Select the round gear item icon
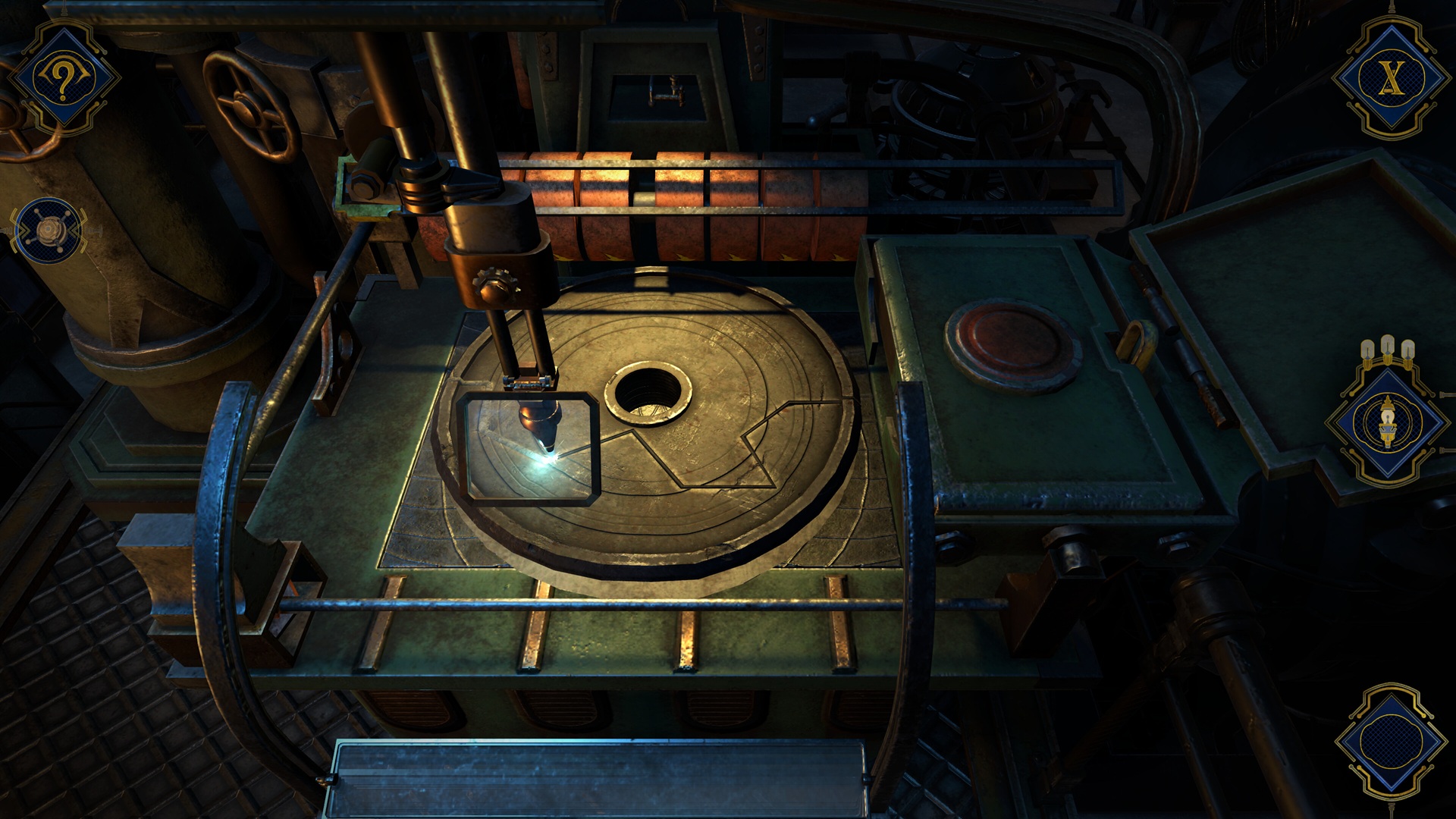This screenshot has height=819, width=1456. click(x=50, y=231)
